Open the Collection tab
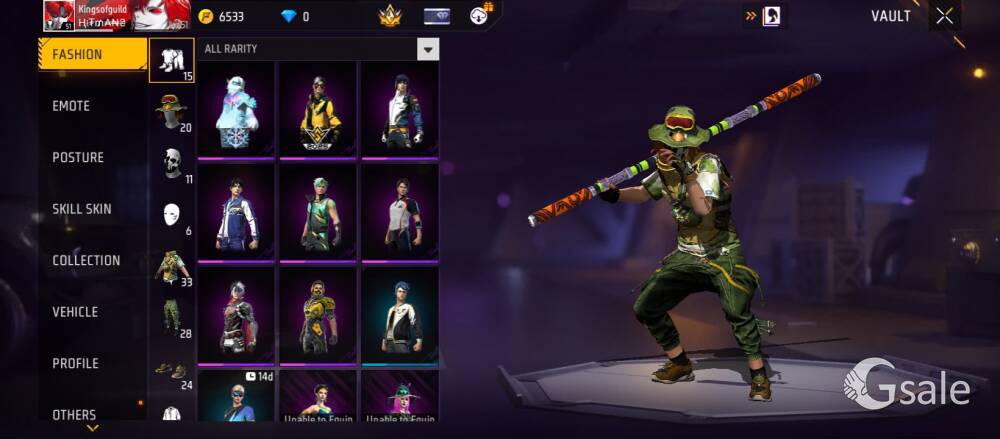The image size is (1000, 439). 86,260
